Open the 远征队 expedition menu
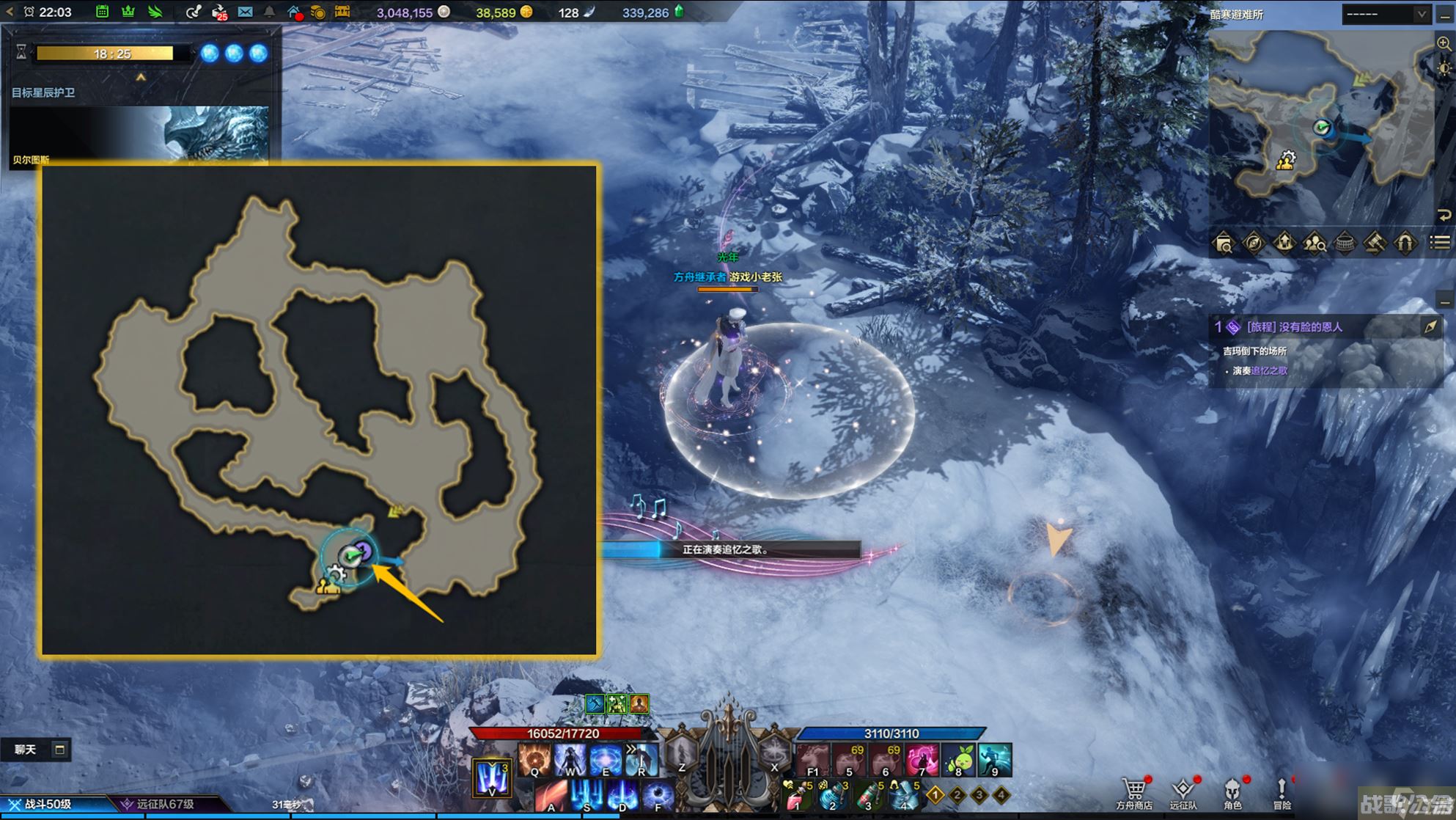The image size is (1456, 820). tap(1183, 792)
